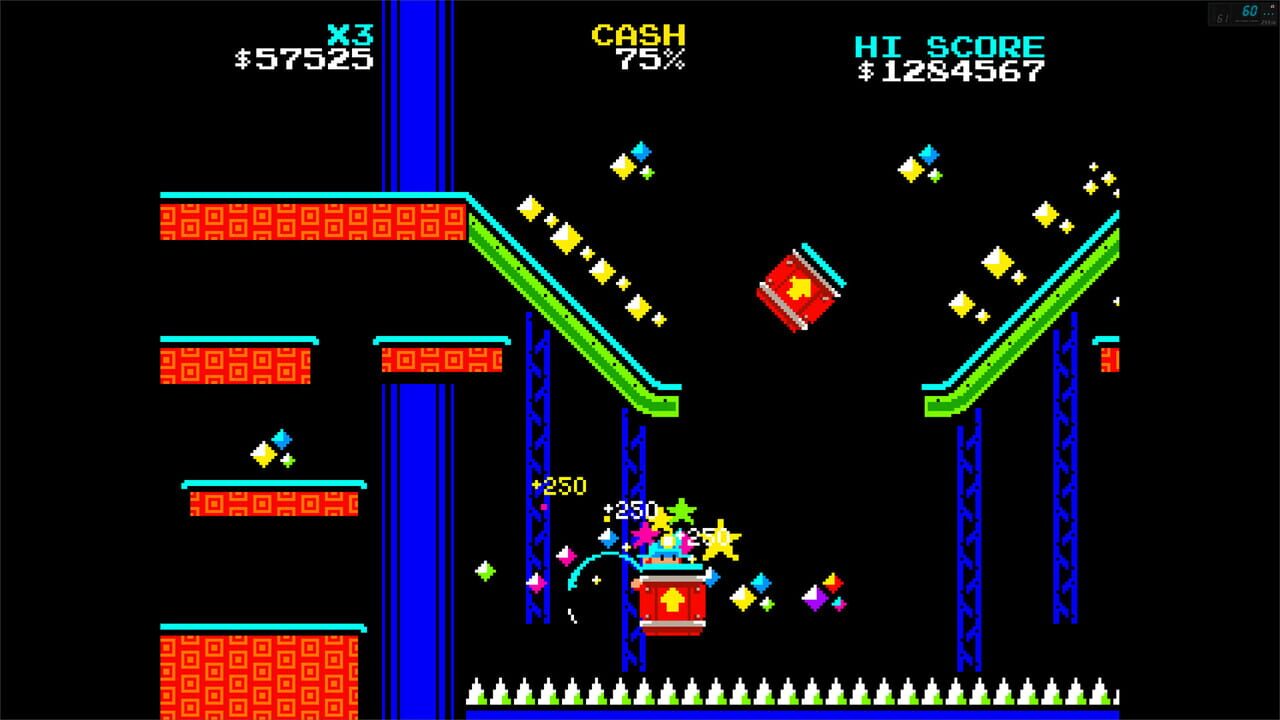Select the green star above the player

(x=683, y=510)
